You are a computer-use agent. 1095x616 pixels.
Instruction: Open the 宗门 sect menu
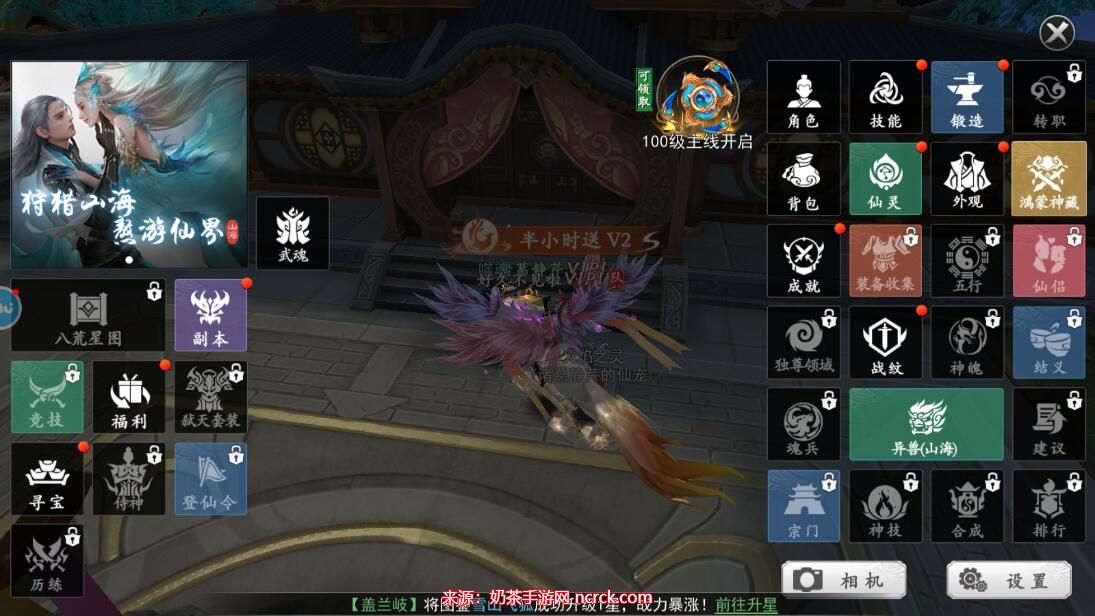[x=803, y=506]
